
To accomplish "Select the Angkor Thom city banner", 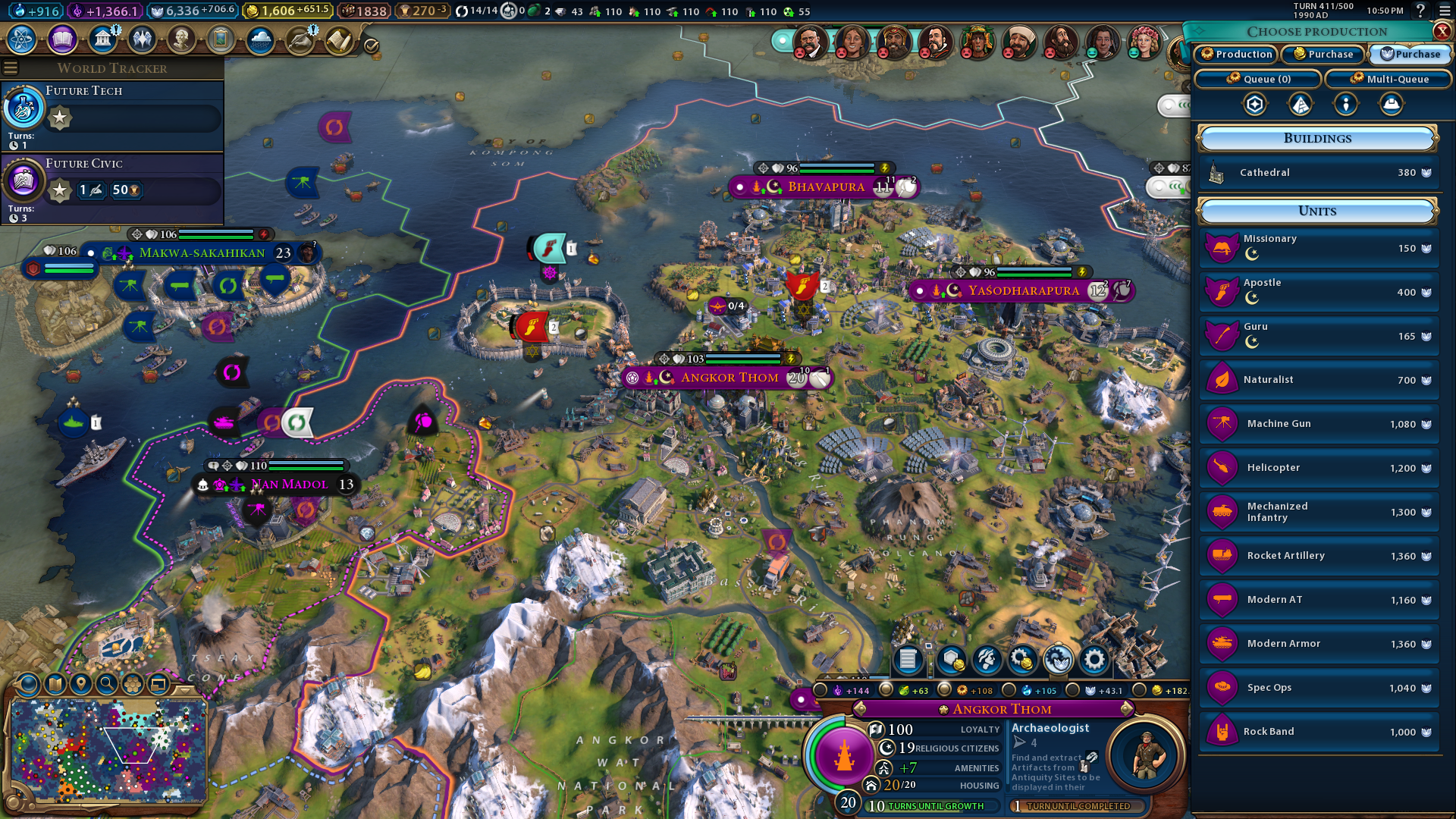I will (x=728, y=378).
